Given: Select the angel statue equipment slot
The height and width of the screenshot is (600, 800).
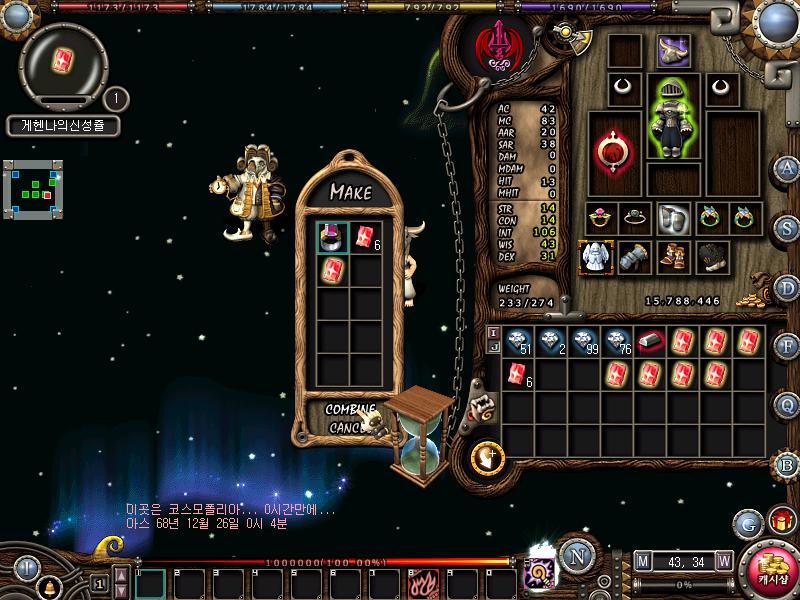Looking at the screenshot, I should point(595,257).
